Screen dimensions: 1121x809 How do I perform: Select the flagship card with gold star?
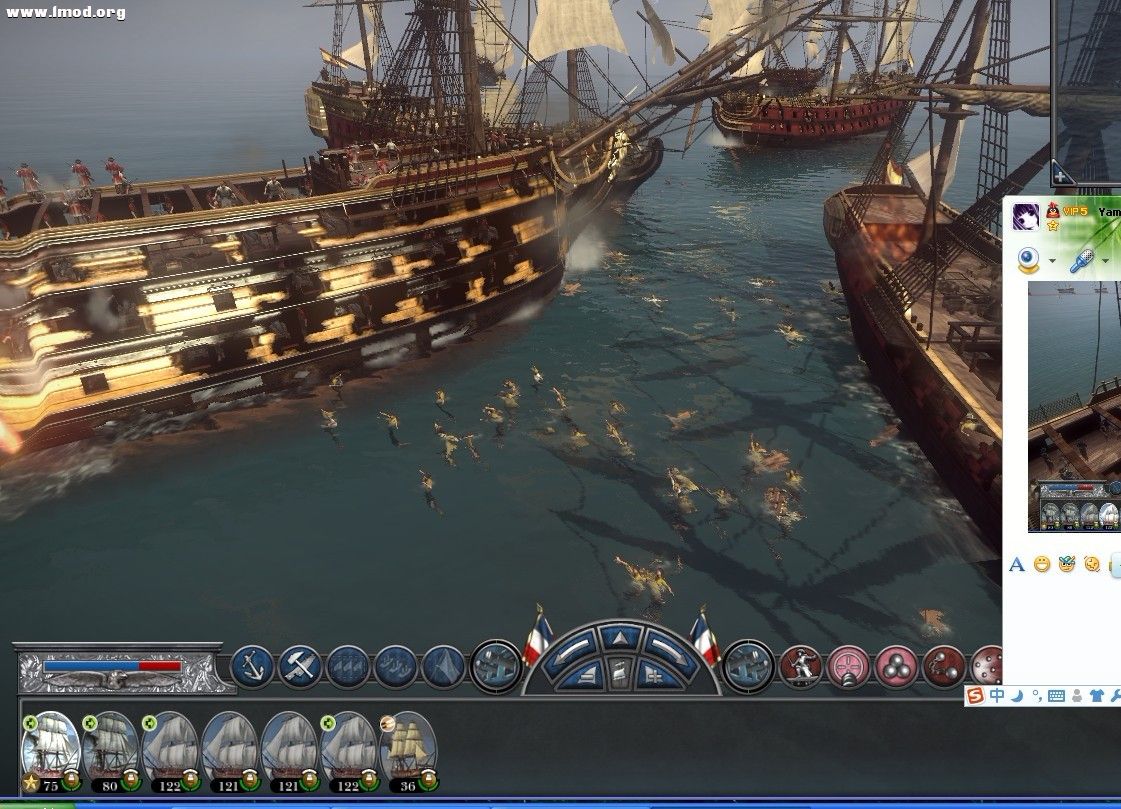[x=50, y=748]
